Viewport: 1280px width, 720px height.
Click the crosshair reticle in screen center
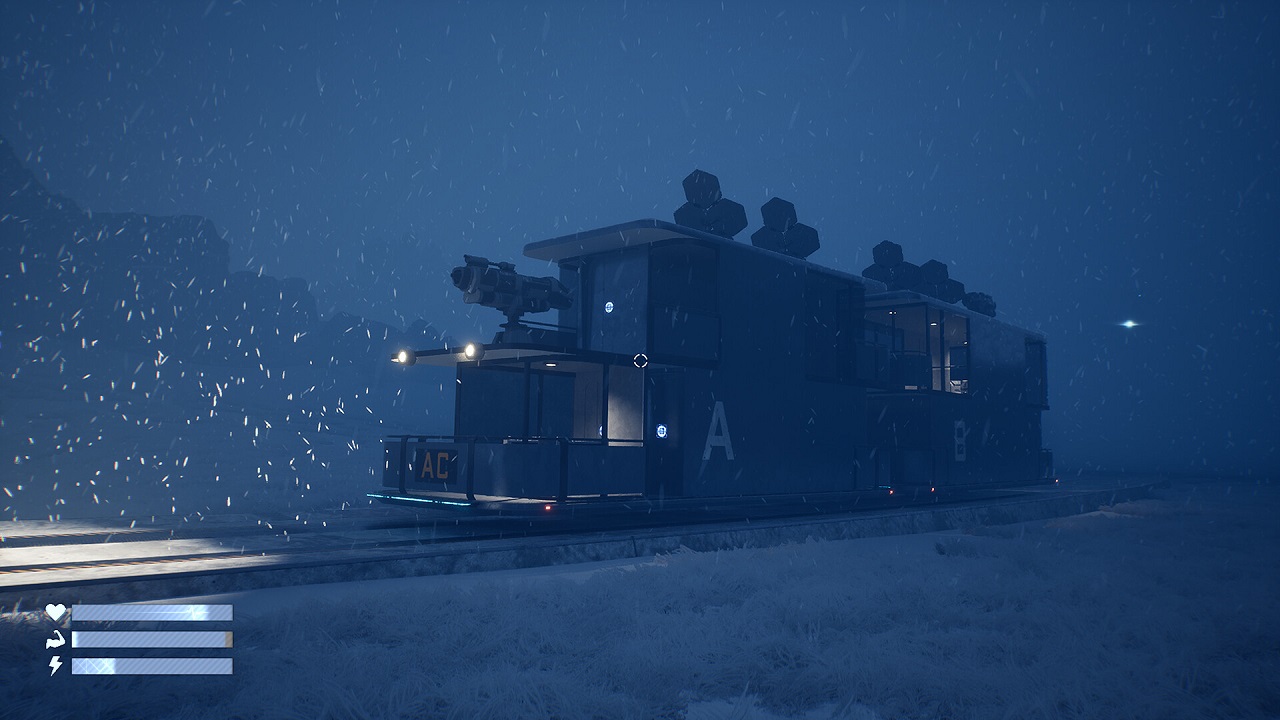[x=639, y=359]
